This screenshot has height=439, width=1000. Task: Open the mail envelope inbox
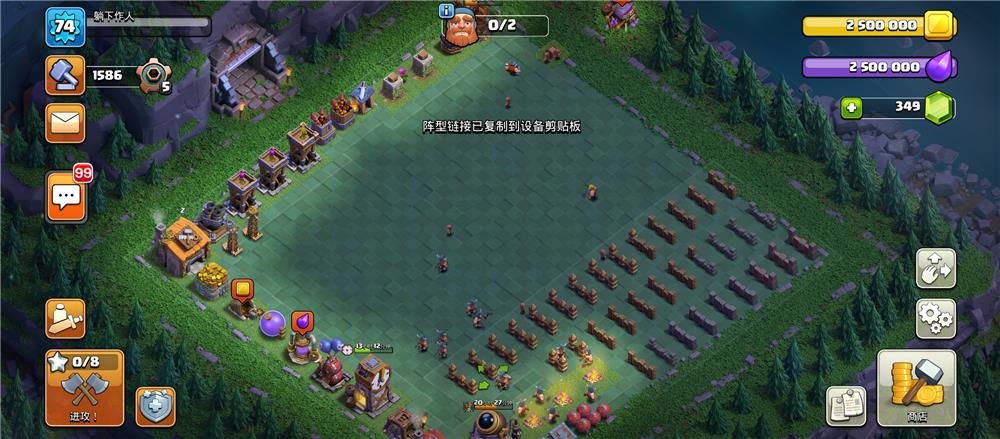[66, 123]
